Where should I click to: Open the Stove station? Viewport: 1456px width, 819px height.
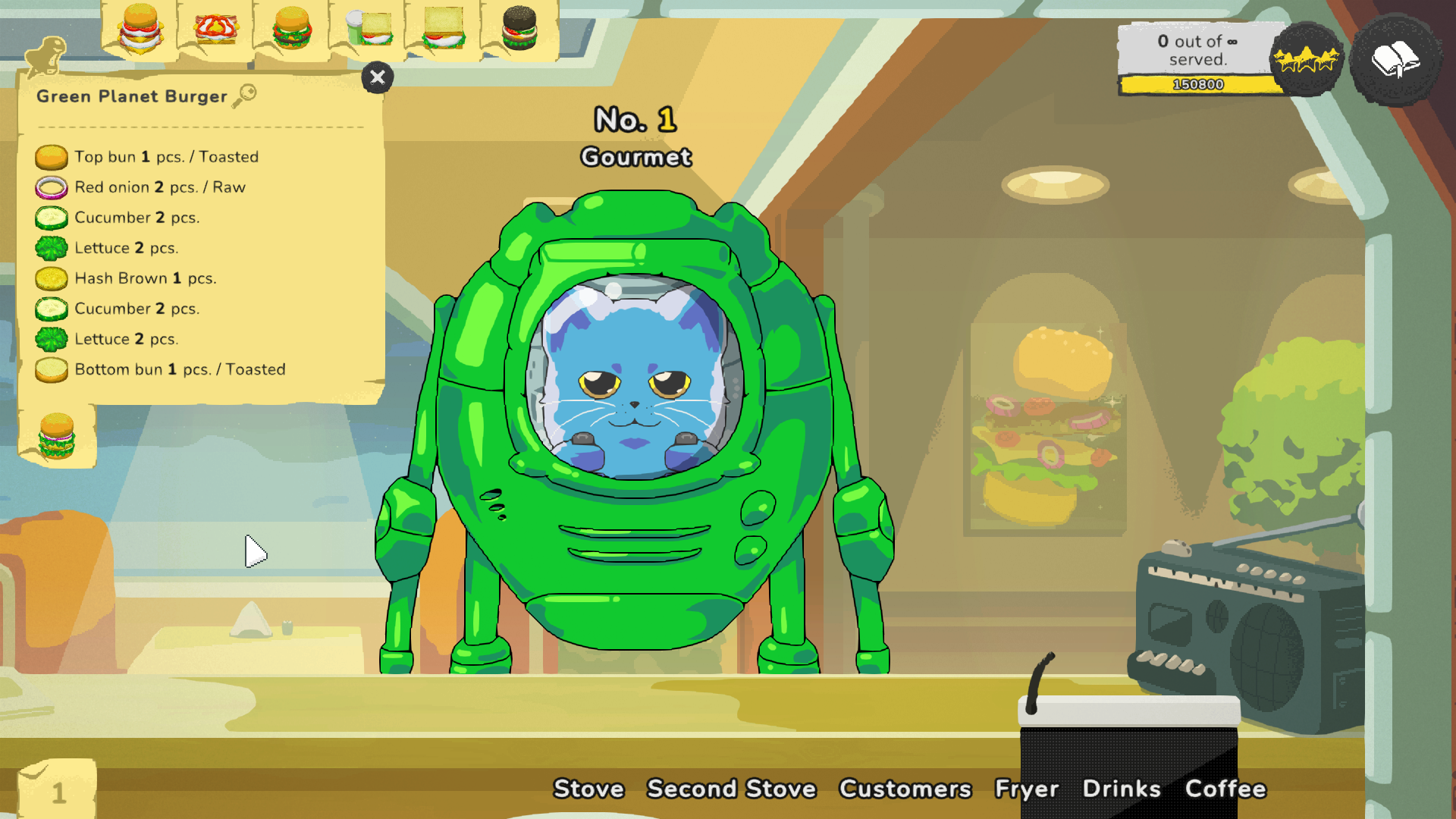coord(589,789)
